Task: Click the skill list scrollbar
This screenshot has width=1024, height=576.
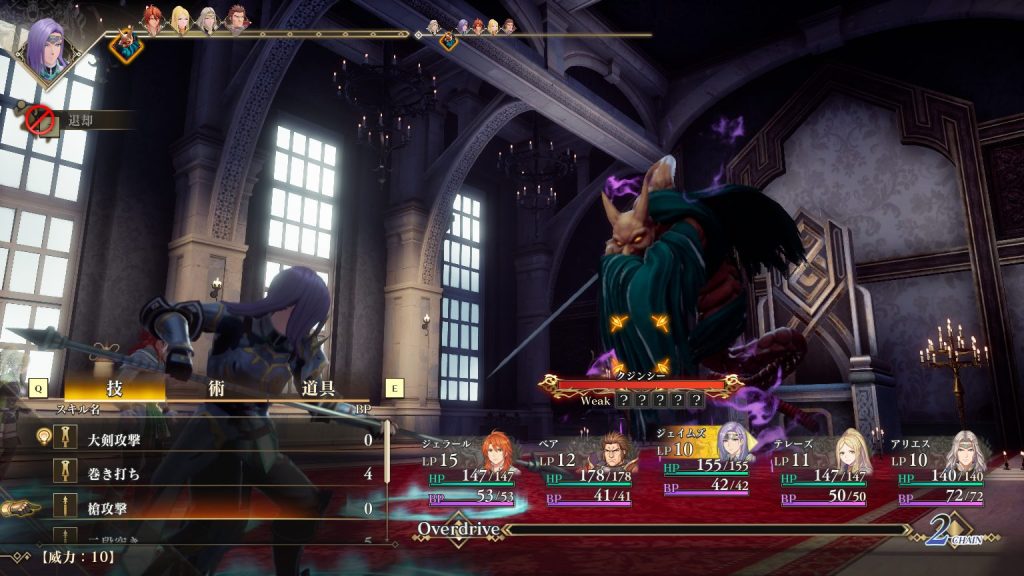Action: pos(387,480)
